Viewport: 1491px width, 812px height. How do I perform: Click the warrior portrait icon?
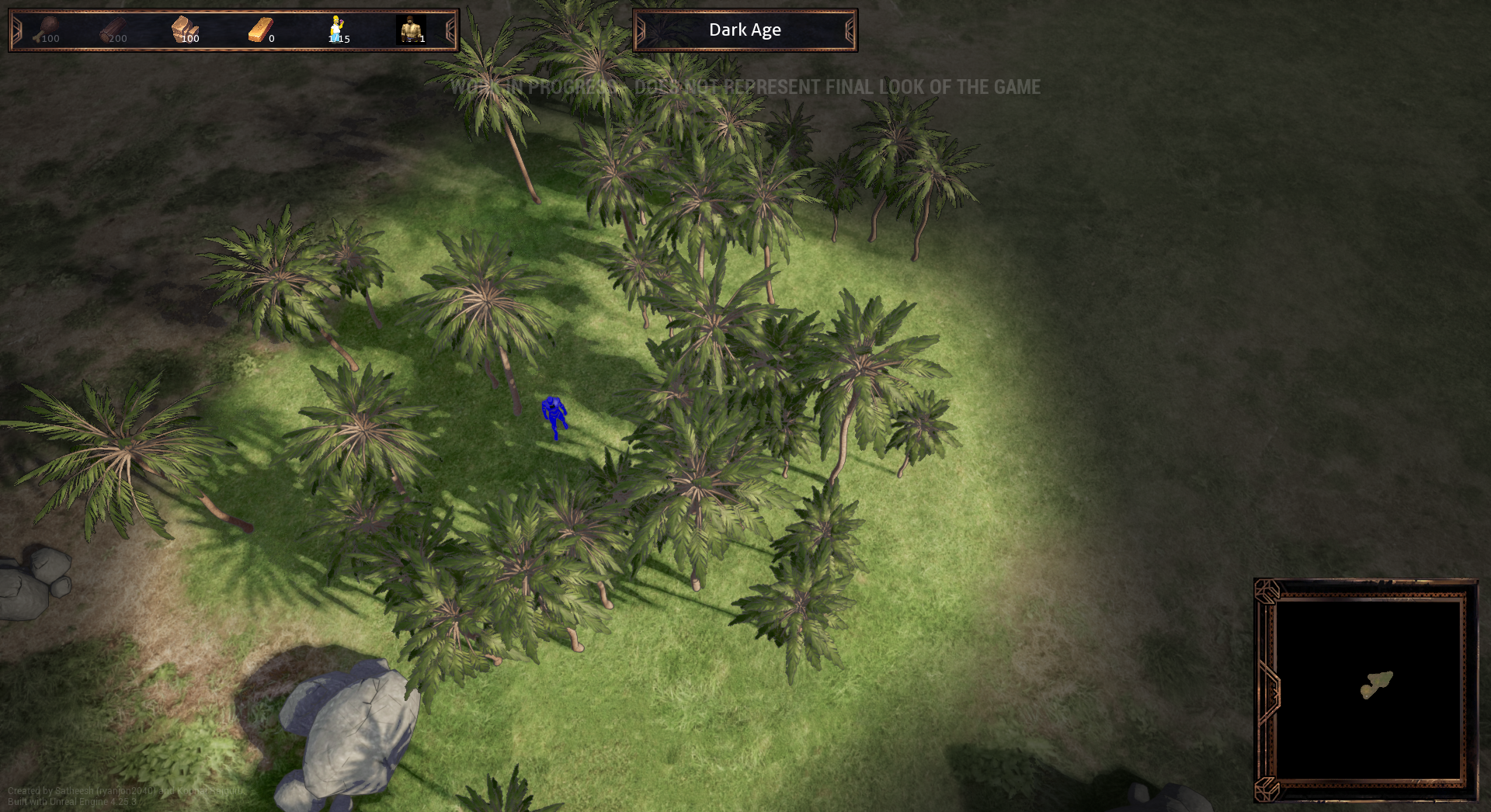(410, 29)
